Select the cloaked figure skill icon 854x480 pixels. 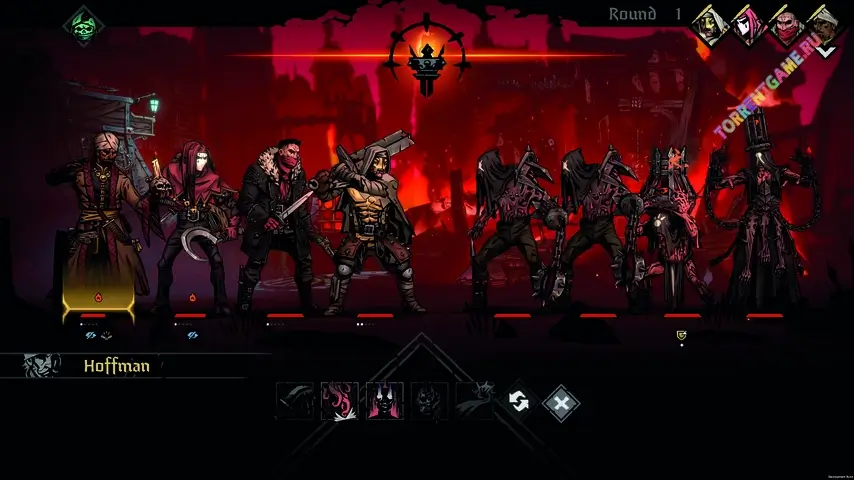475,401
